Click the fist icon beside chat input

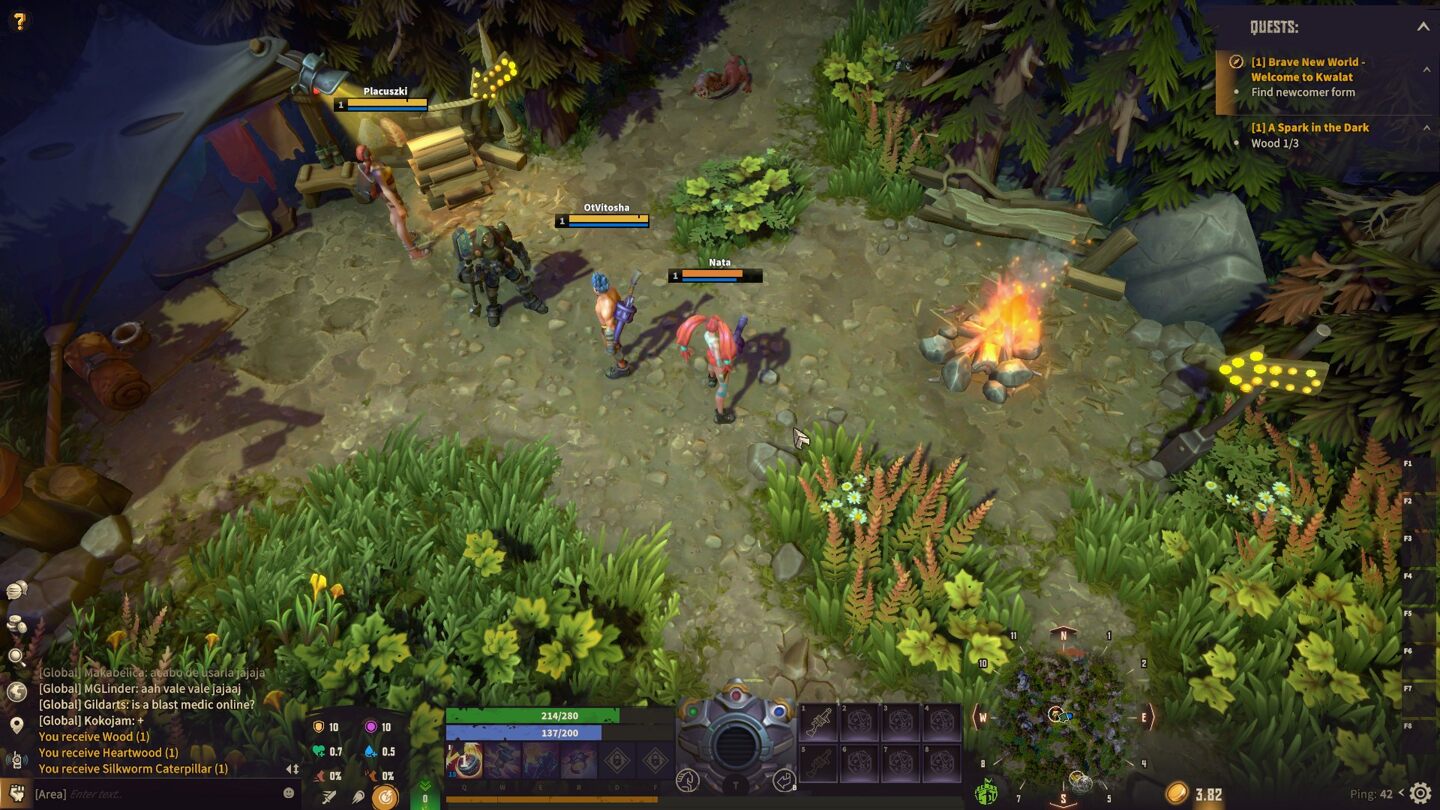click(x=15, y=794)
